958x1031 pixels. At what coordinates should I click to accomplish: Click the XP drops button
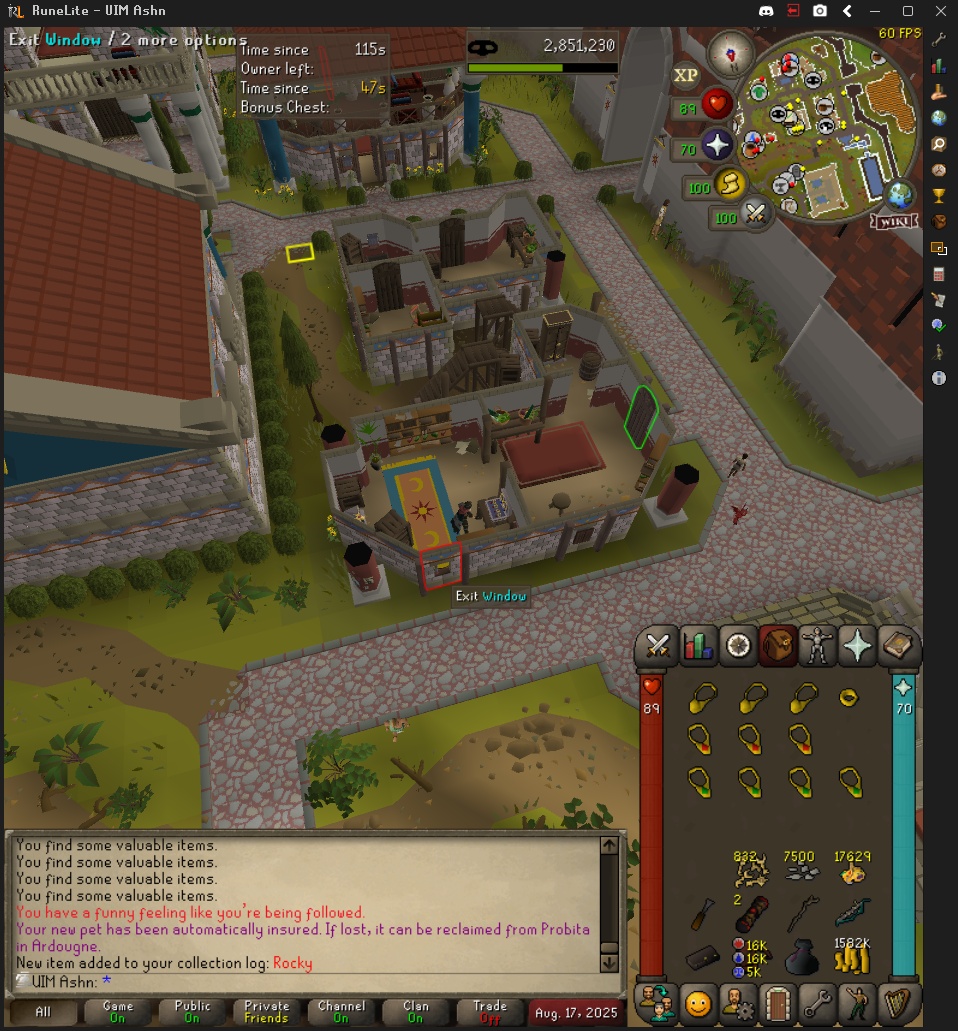pyautogui.click(x=685, y=75)
